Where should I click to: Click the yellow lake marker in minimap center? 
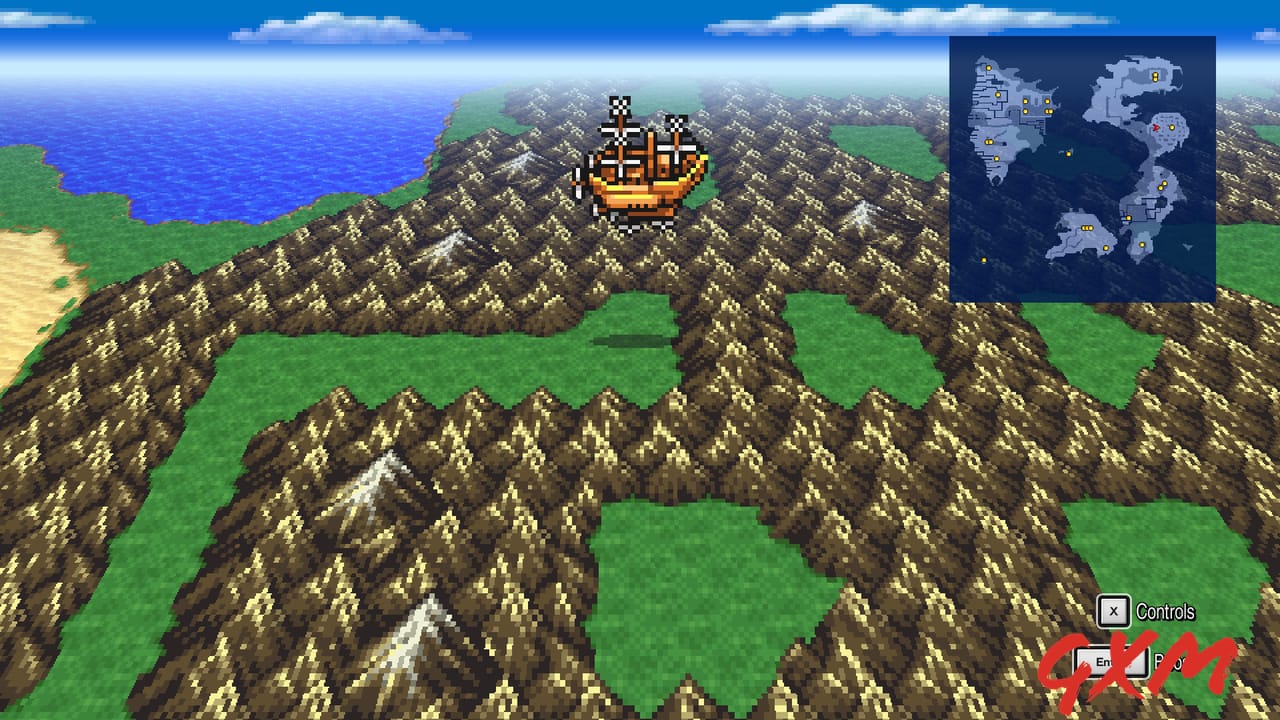click(x=1070, y=153)
